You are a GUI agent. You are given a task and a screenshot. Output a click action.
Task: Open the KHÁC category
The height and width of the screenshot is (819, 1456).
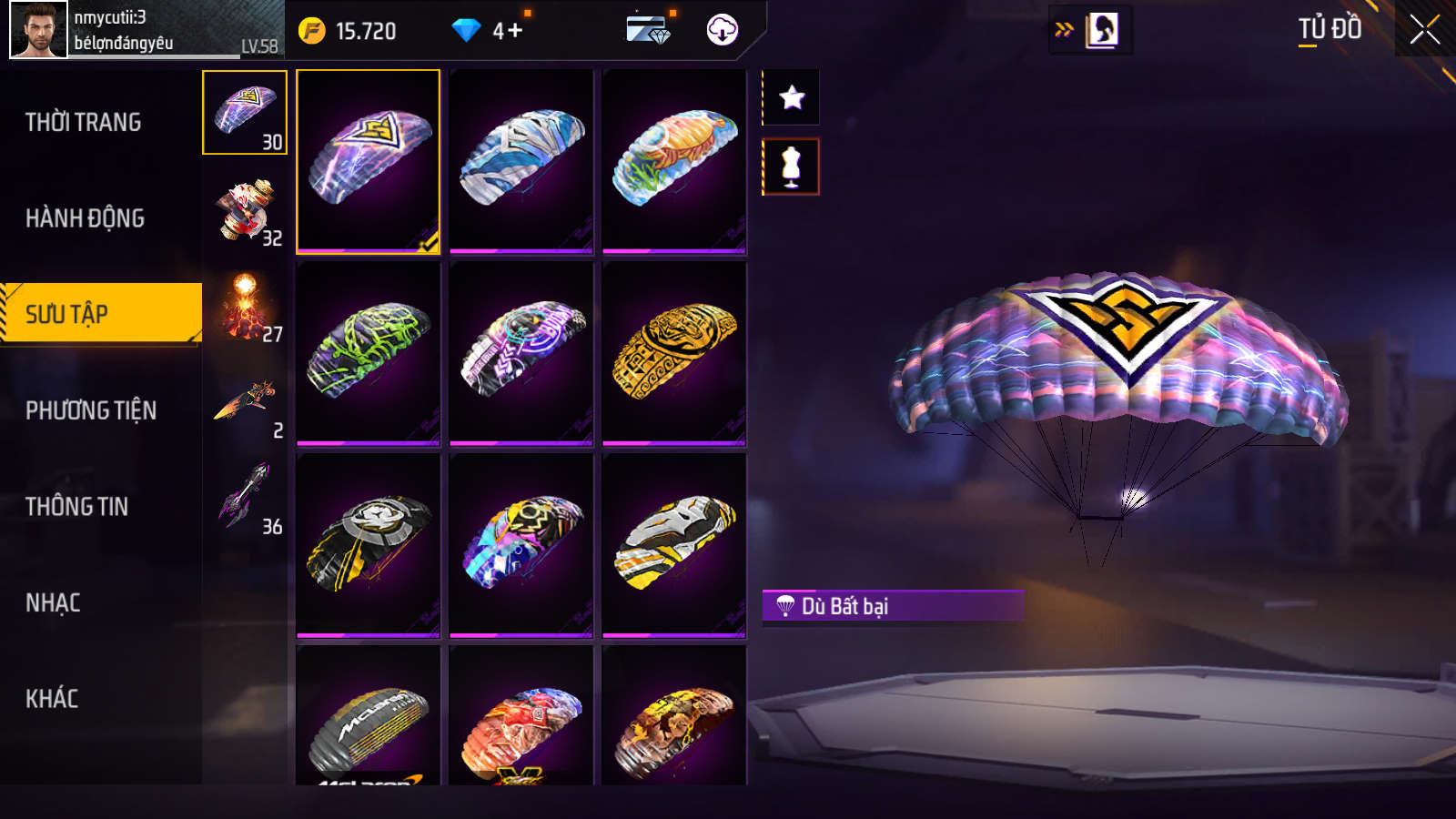pos(53,699)
